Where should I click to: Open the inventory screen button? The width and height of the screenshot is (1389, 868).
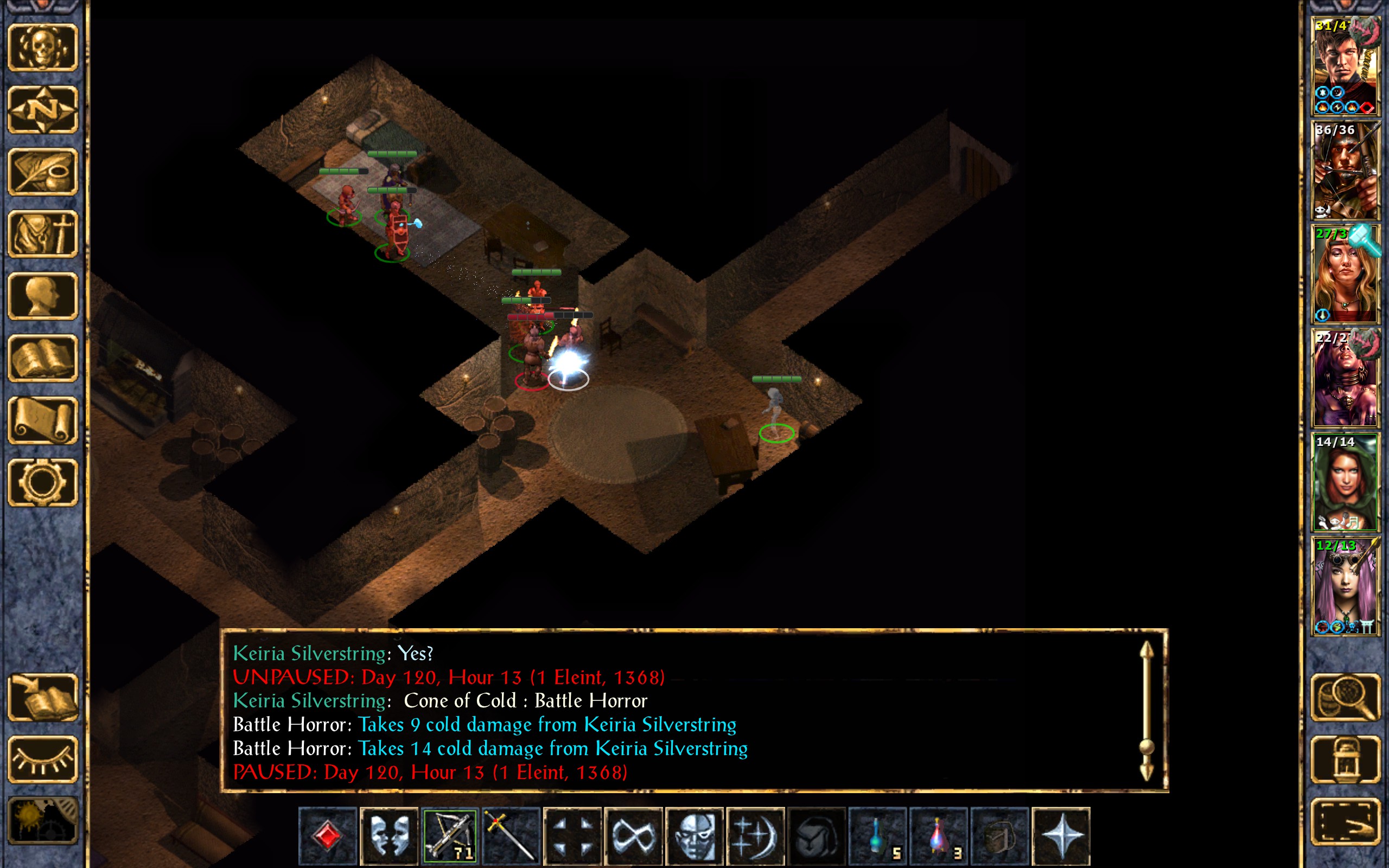click(43, 234)
